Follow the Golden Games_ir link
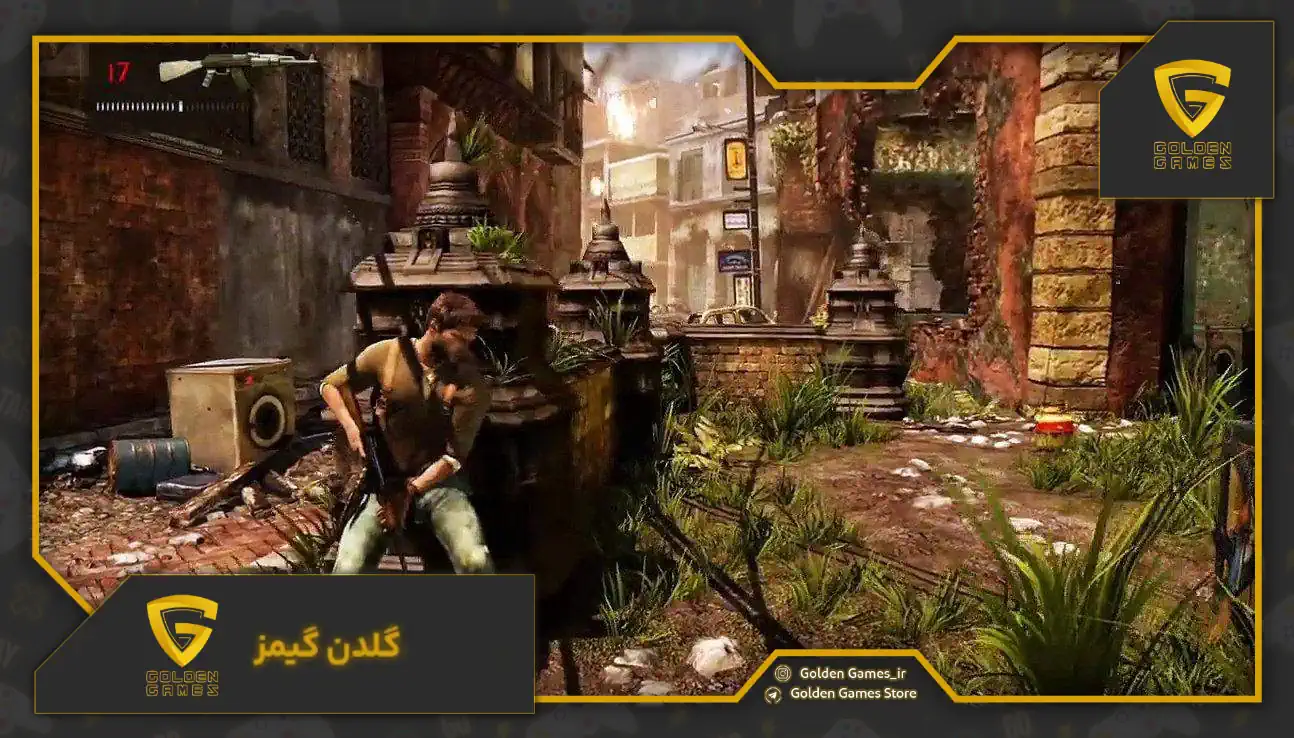This screenshot has height=738, width=1294. [852, 674]
